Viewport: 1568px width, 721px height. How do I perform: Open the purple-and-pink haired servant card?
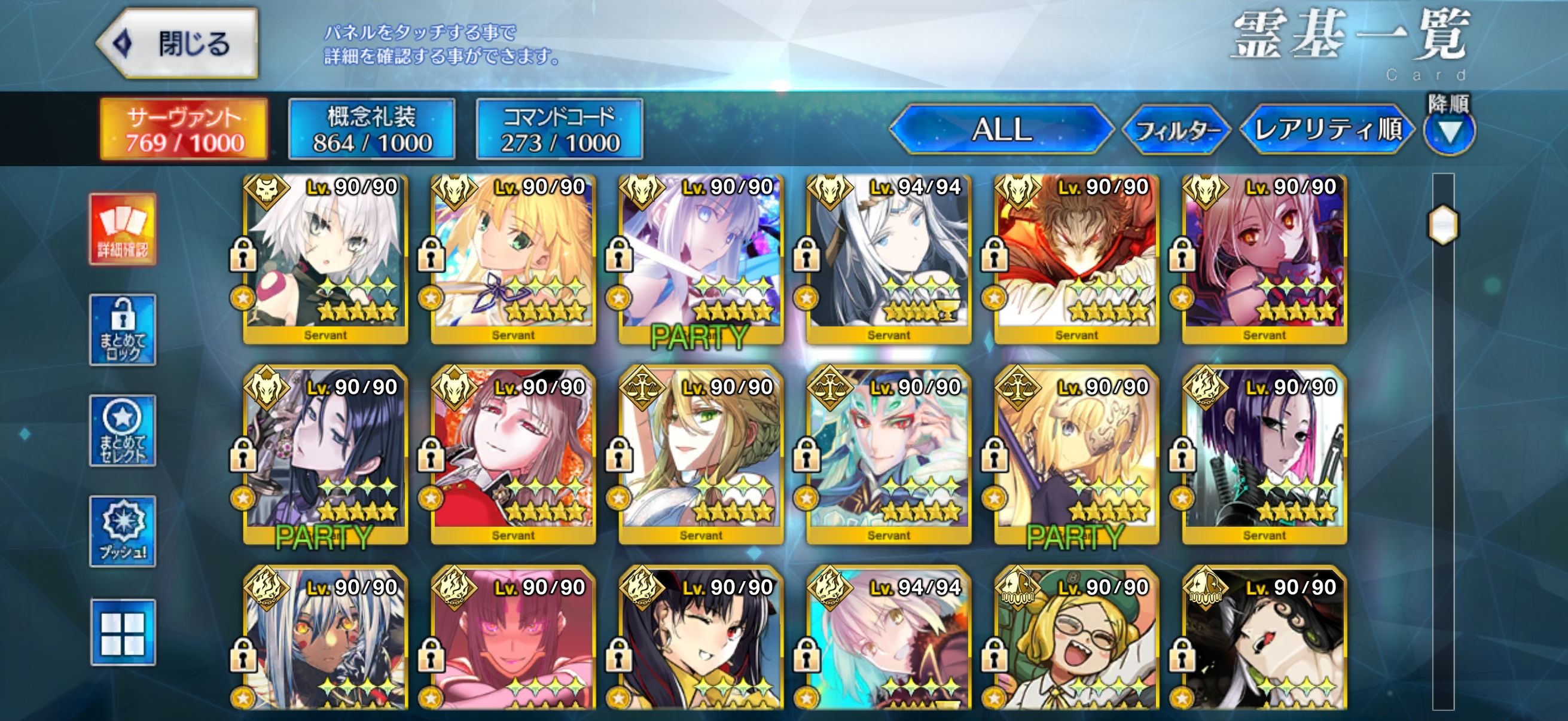pos(1264,455)
